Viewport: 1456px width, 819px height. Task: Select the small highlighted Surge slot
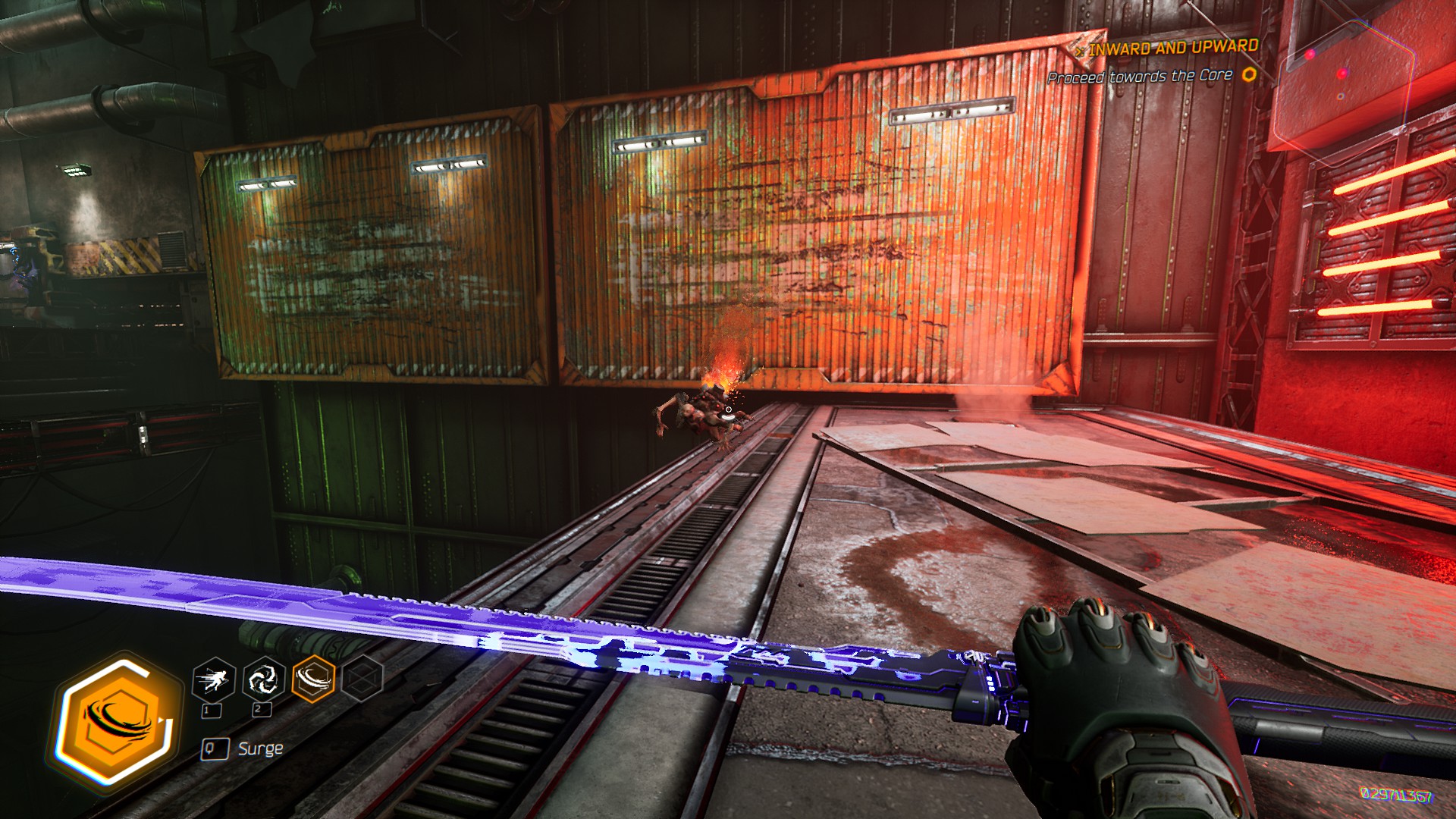coord(313,678)
